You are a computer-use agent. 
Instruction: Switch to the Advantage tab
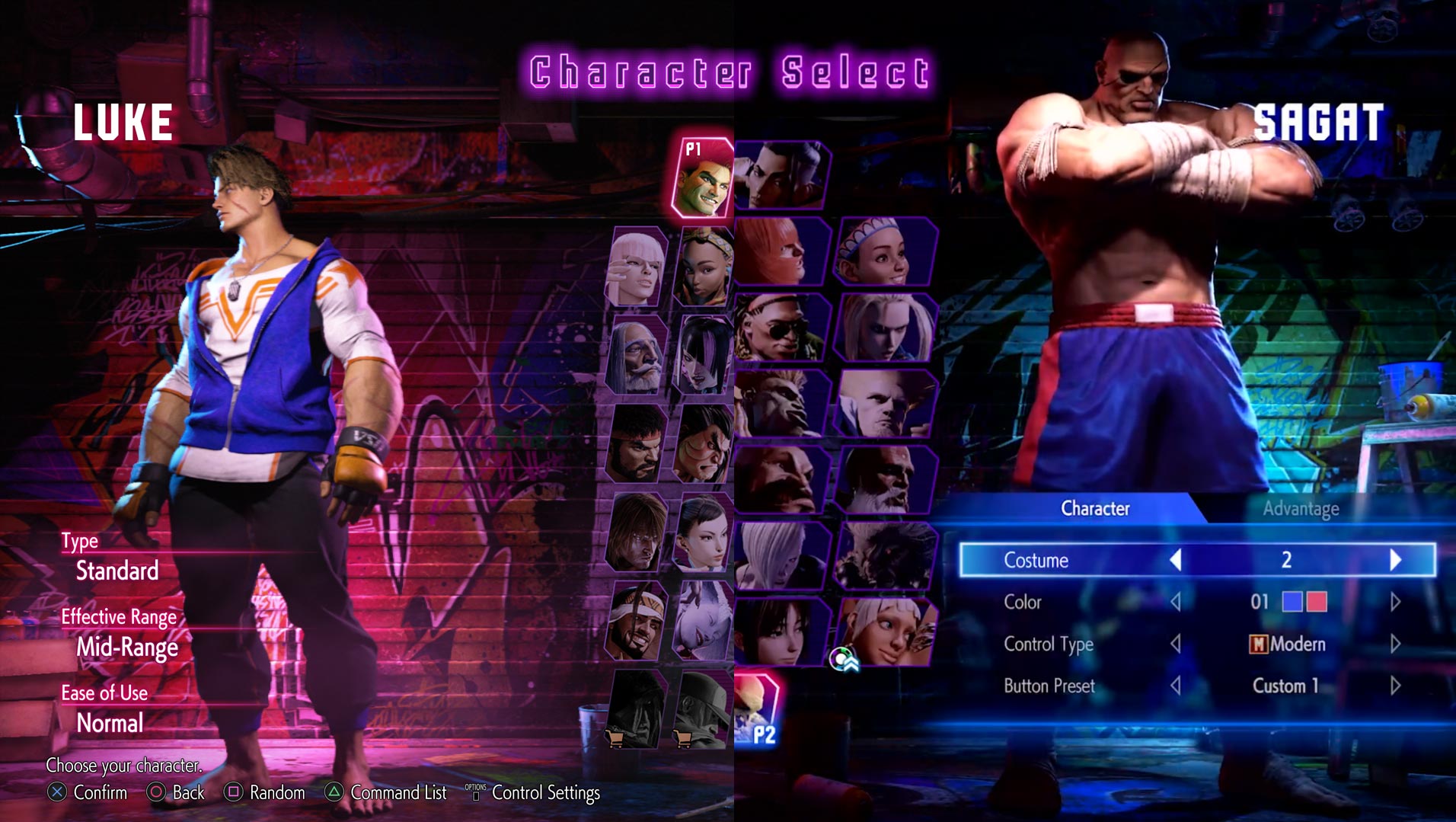click(1301, 508)
